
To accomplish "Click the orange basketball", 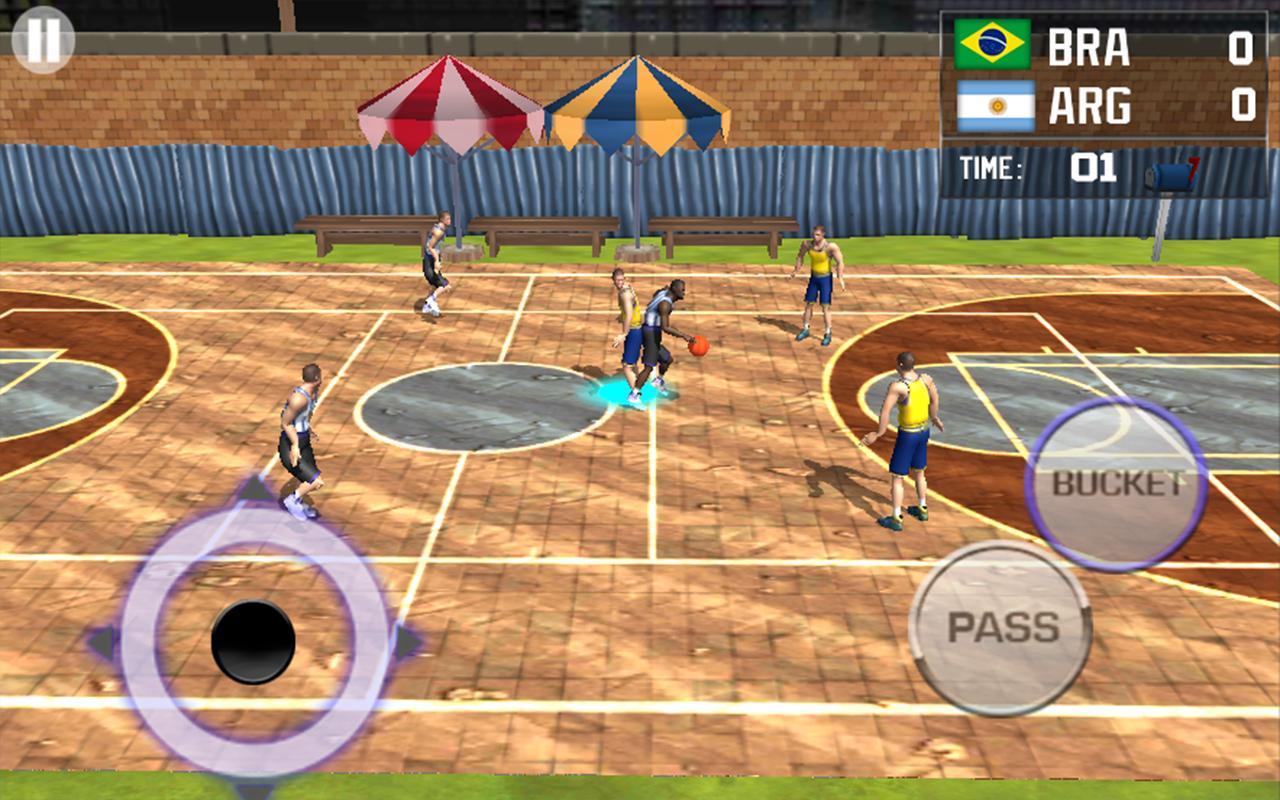I will 697,348.
